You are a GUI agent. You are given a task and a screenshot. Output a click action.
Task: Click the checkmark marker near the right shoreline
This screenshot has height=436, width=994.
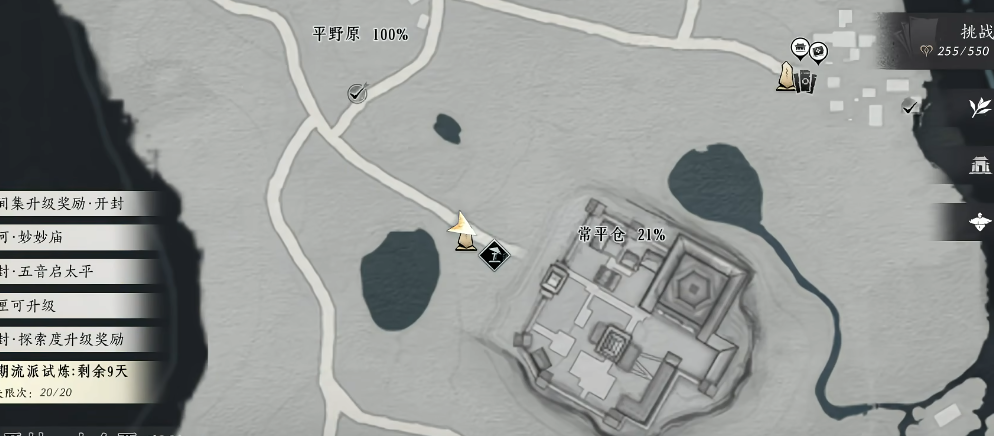[909, 105]
